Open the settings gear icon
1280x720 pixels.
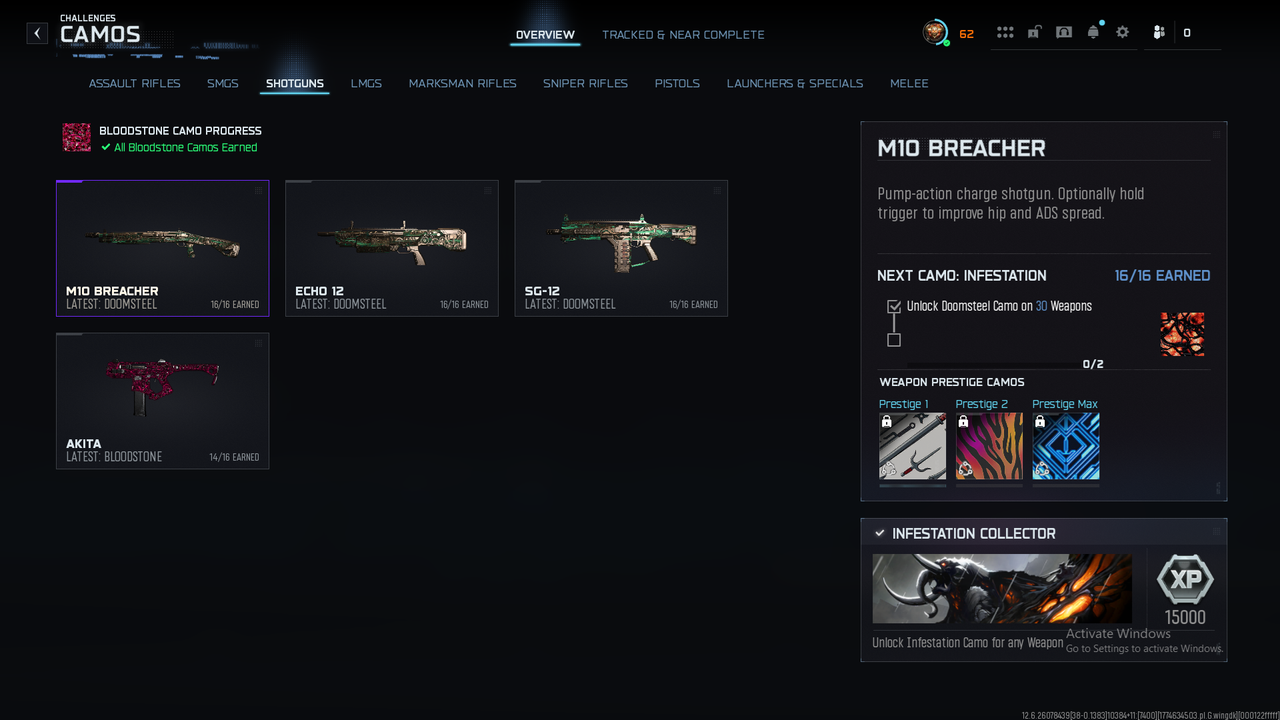1123,32
